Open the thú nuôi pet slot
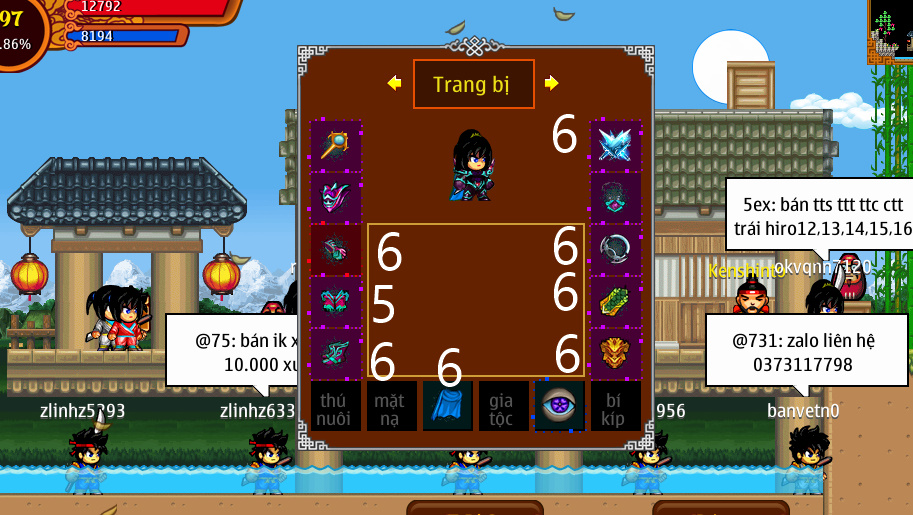Viewport: 913px width, 515px height. pyautogui.click(x=336, y=406)
